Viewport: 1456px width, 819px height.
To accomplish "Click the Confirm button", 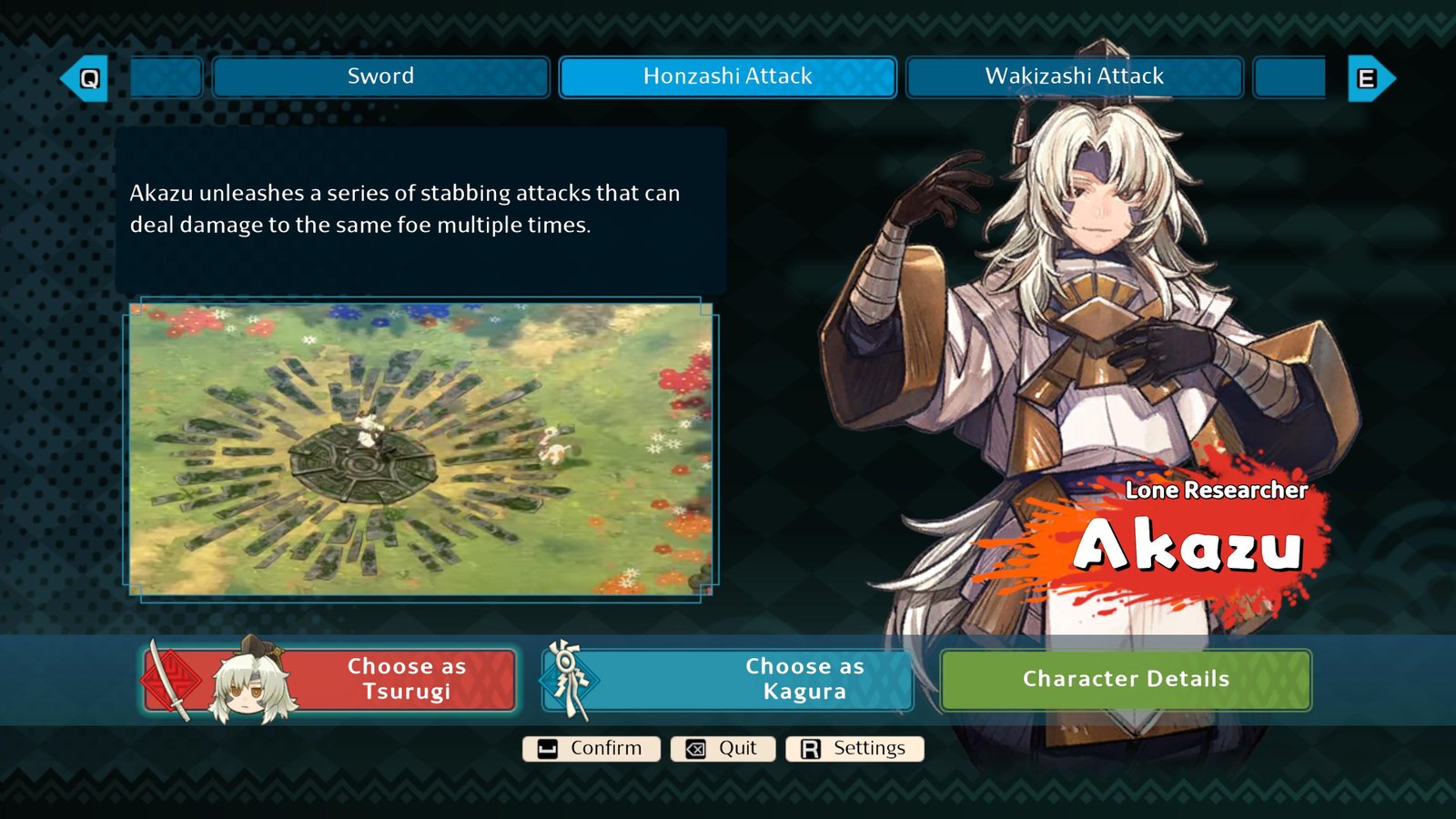I will point(591,749).
